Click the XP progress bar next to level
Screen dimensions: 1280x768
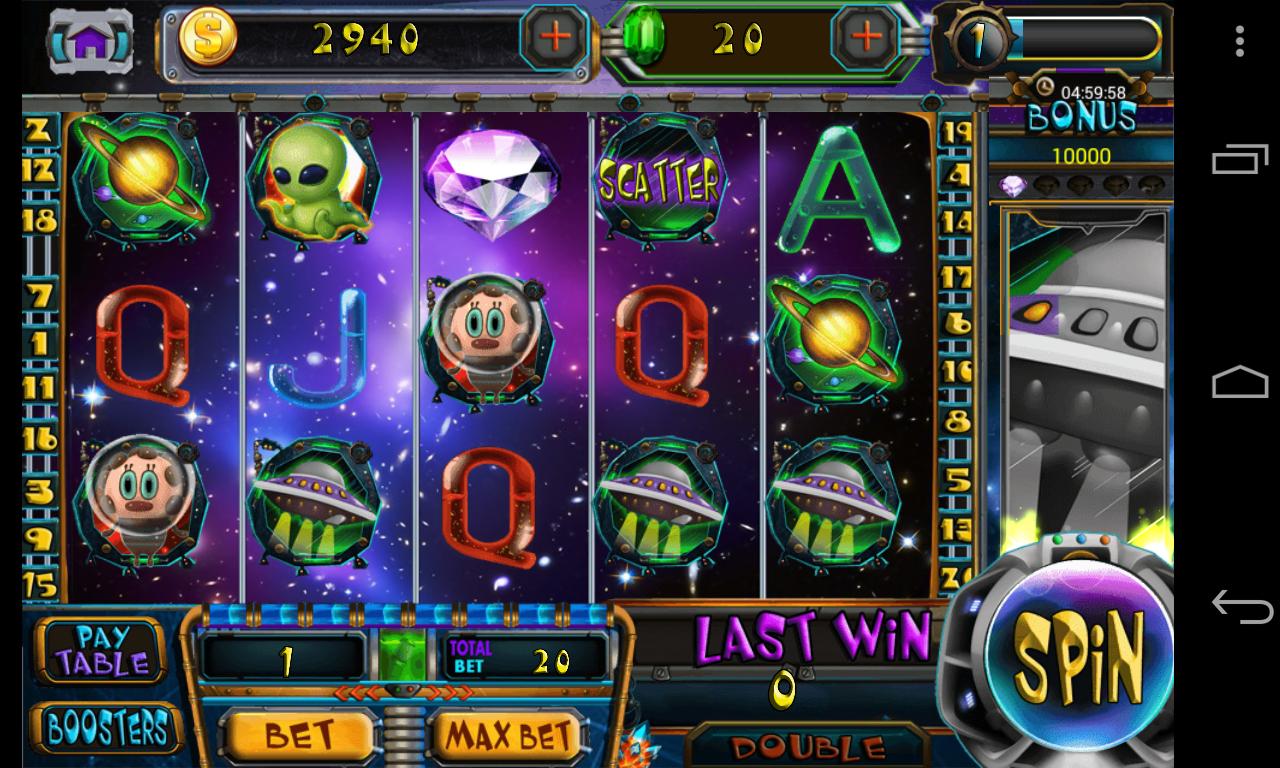pyautogui.click(x=1085, y=40)
